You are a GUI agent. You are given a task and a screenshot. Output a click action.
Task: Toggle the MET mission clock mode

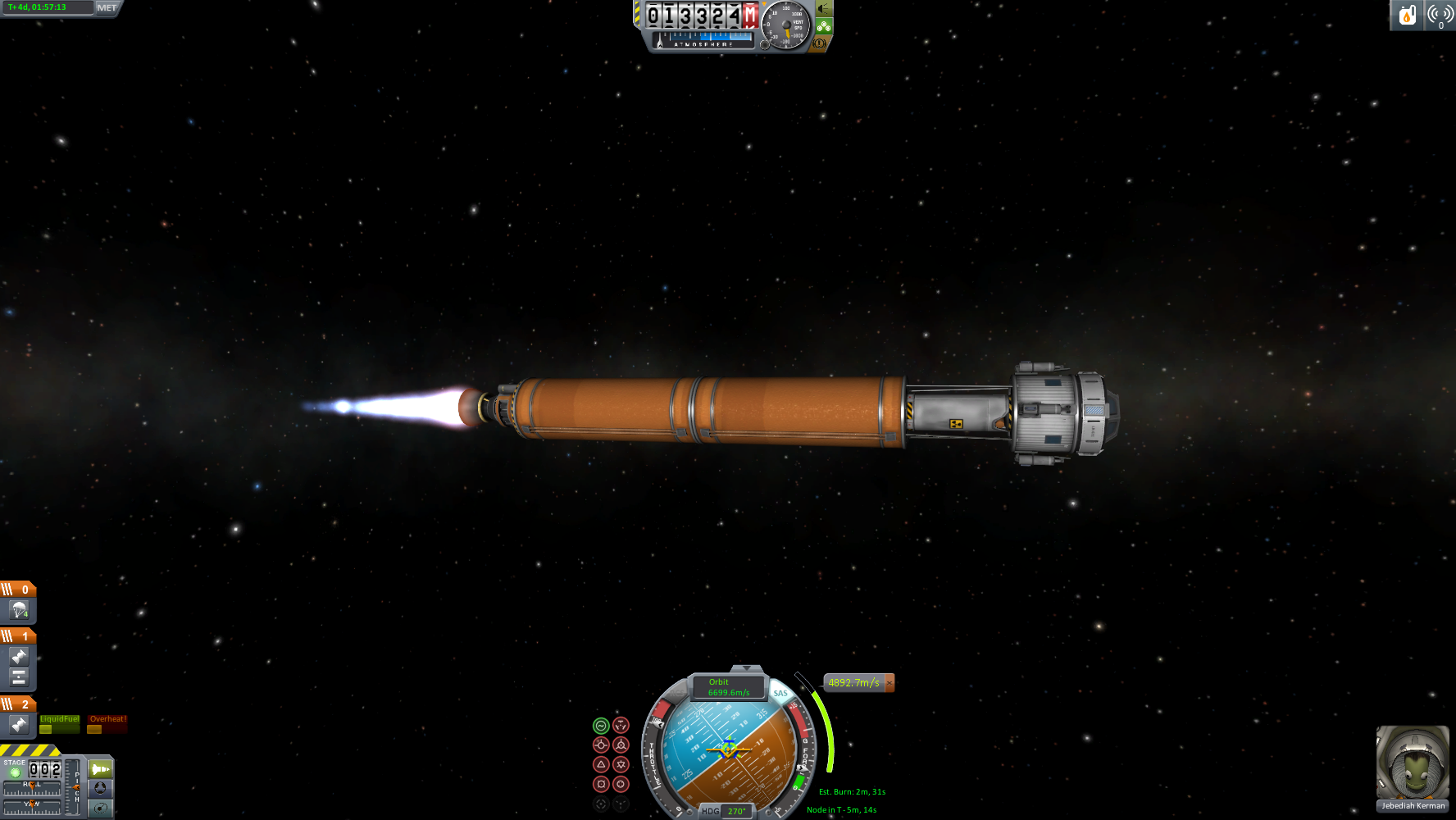[107, 8]
